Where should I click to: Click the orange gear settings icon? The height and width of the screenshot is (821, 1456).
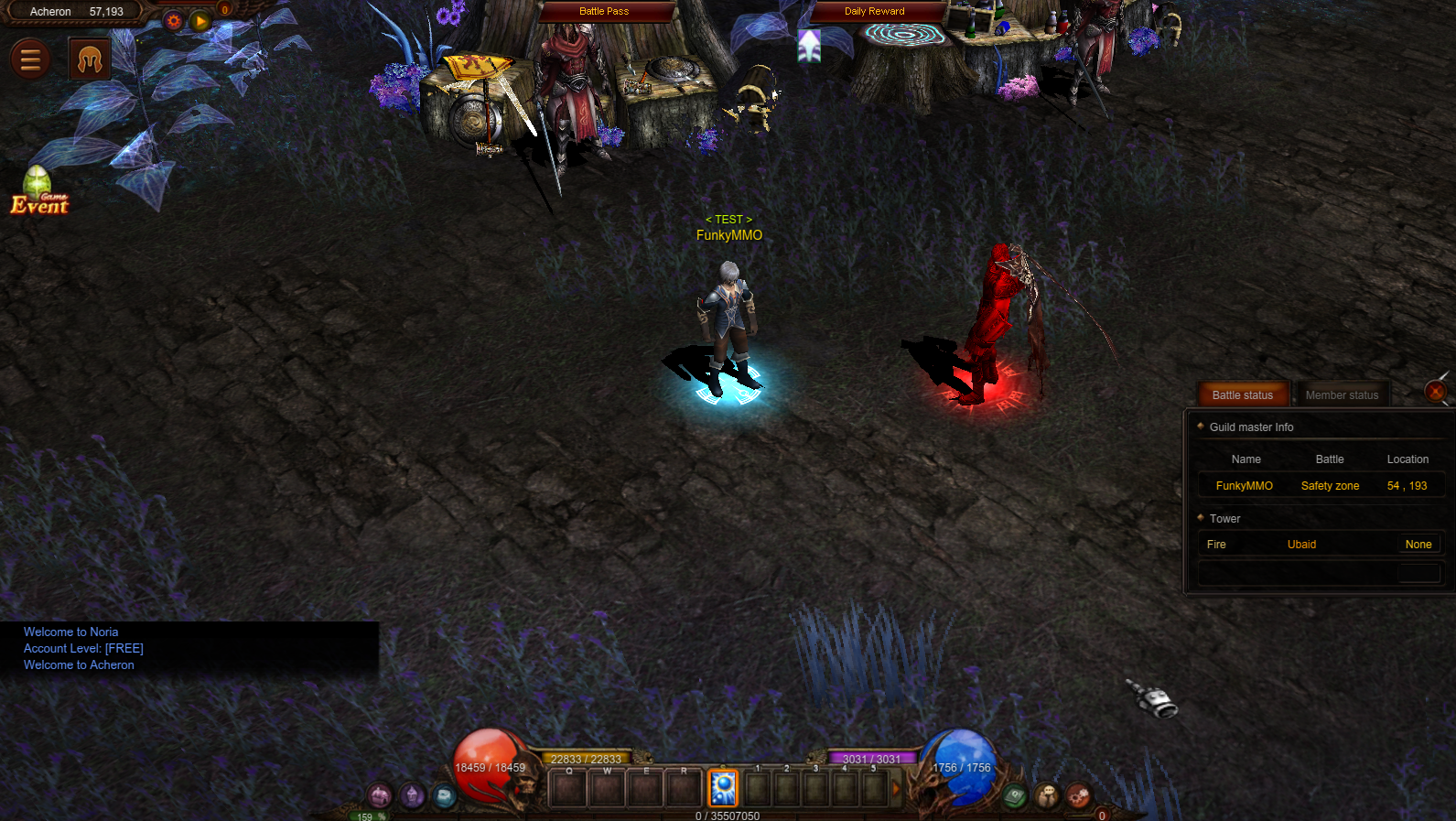point(174,21)
